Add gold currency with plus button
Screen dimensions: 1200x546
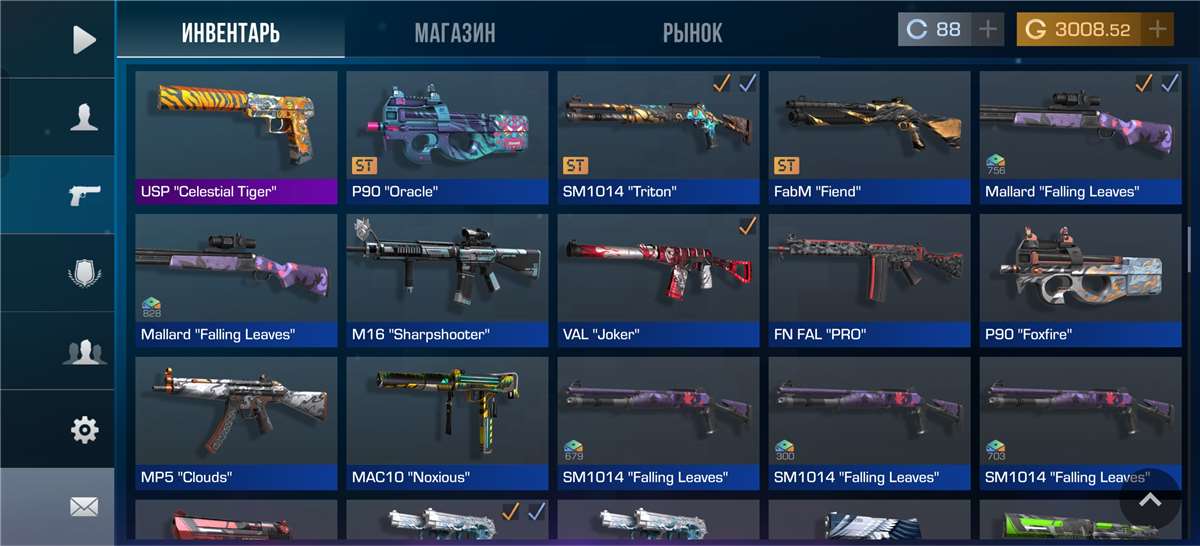click(1158, 30)
